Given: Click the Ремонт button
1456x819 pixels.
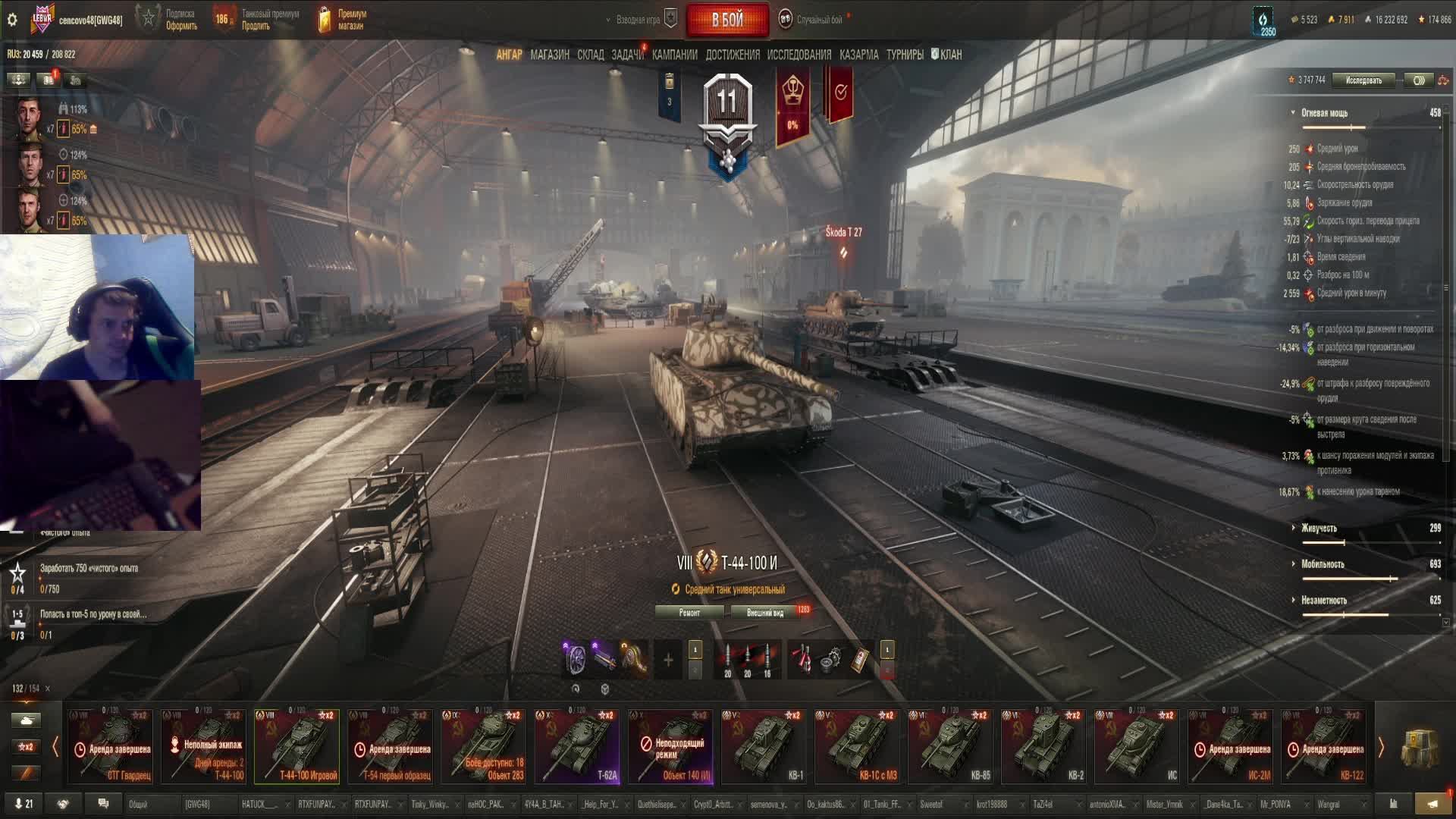Looking at the screenshot, I should coord(689,613).
